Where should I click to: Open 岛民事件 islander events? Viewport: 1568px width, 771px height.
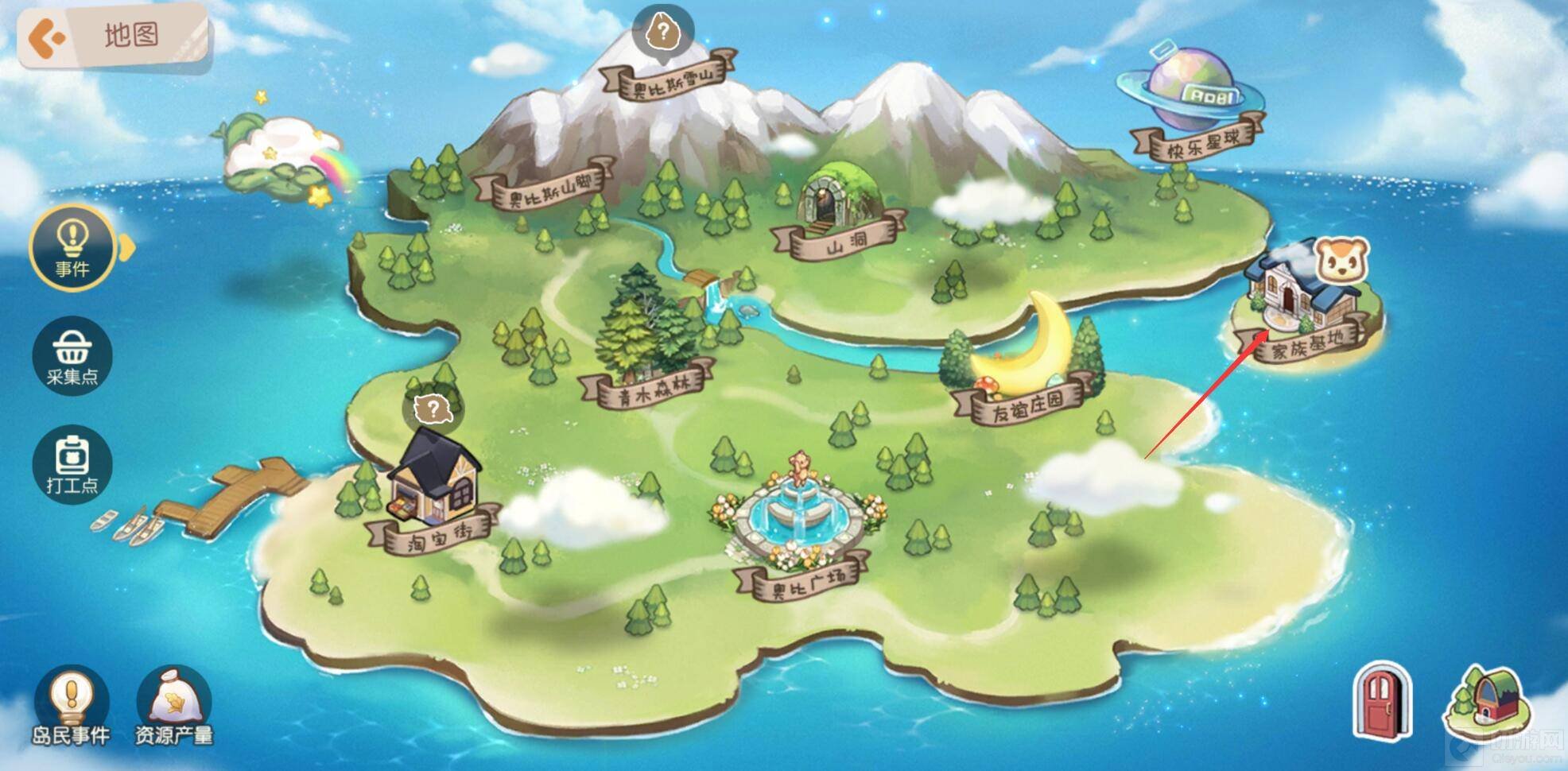(72, 706)
